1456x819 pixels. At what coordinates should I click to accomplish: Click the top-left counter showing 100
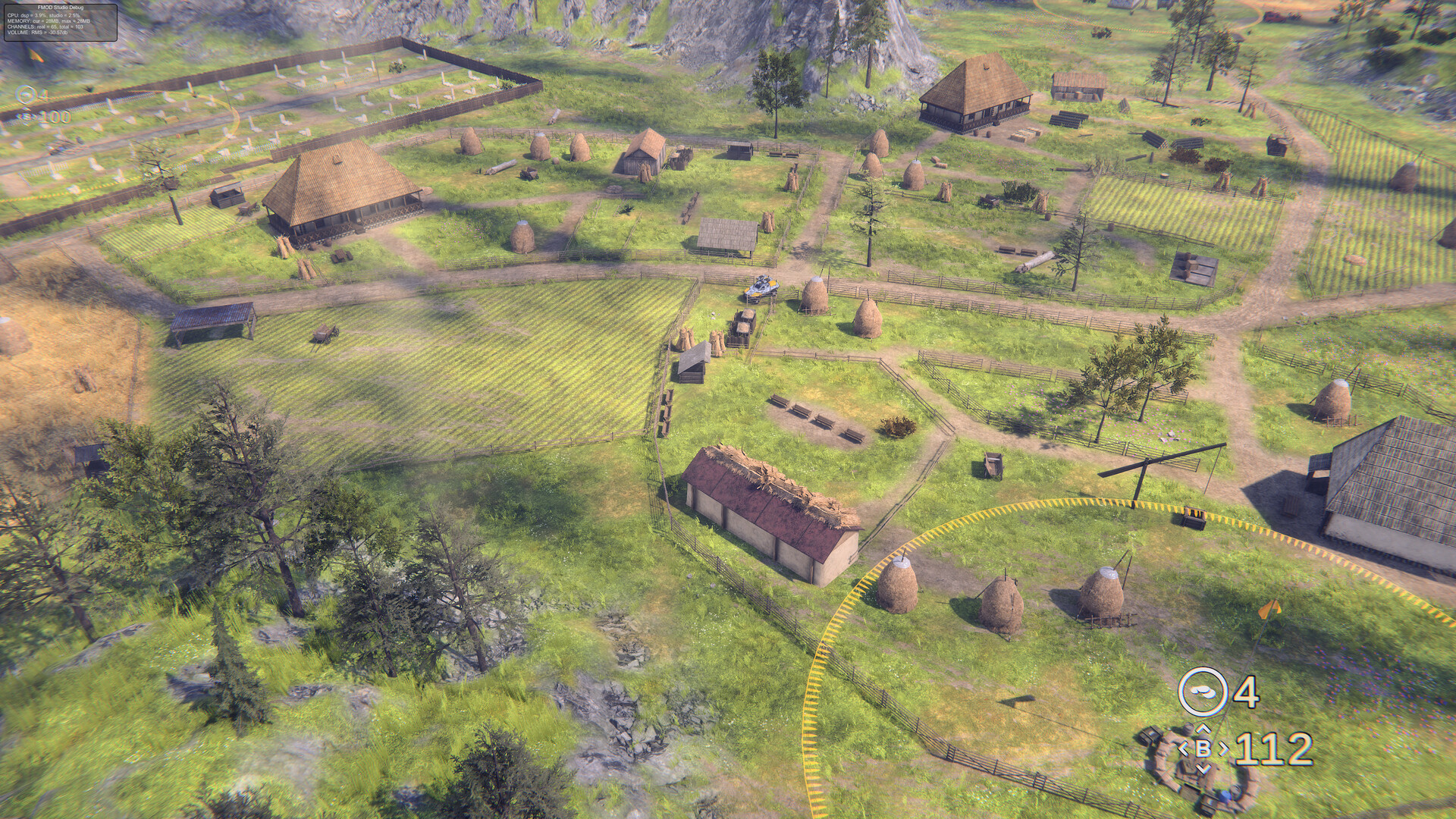55,117
